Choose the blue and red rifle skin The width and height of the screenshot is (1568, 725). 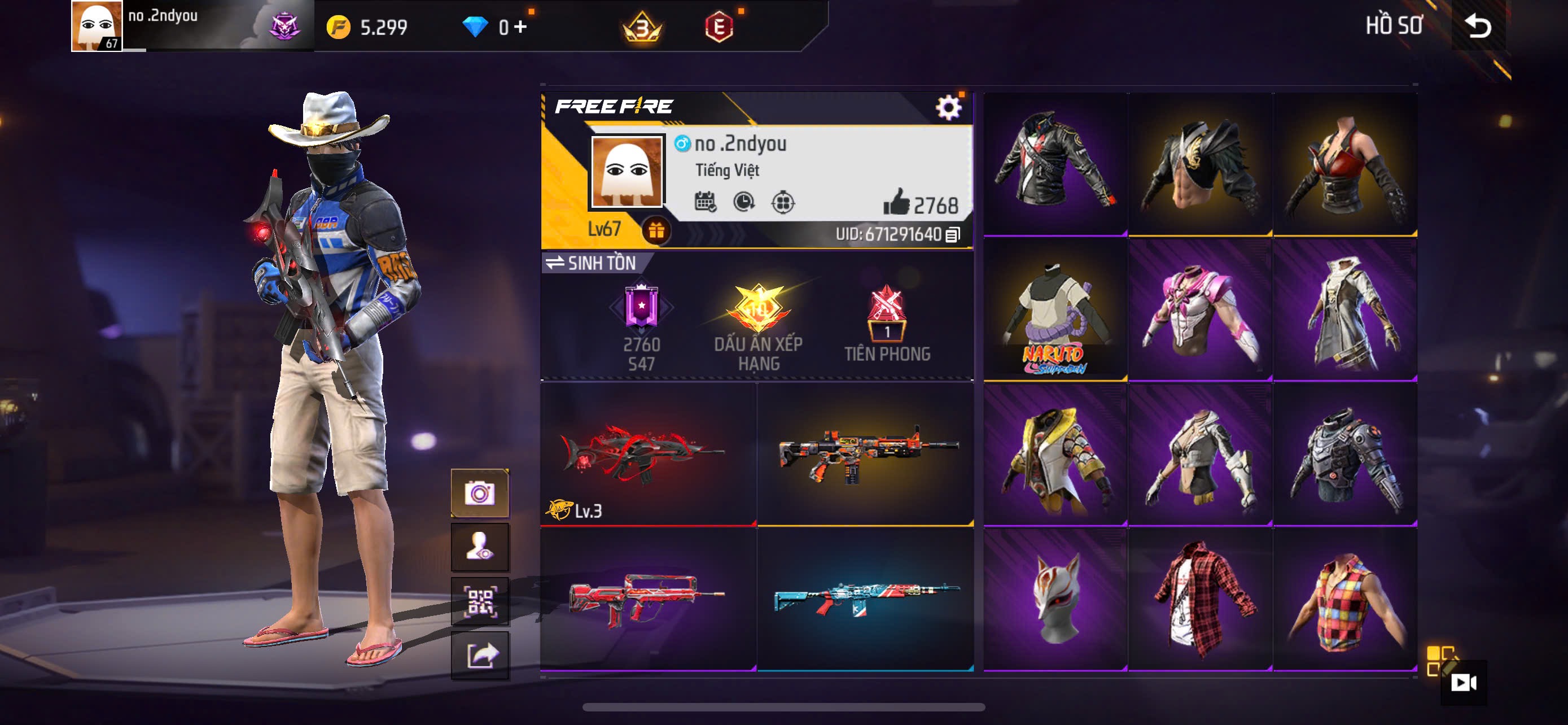pos(865,599)
